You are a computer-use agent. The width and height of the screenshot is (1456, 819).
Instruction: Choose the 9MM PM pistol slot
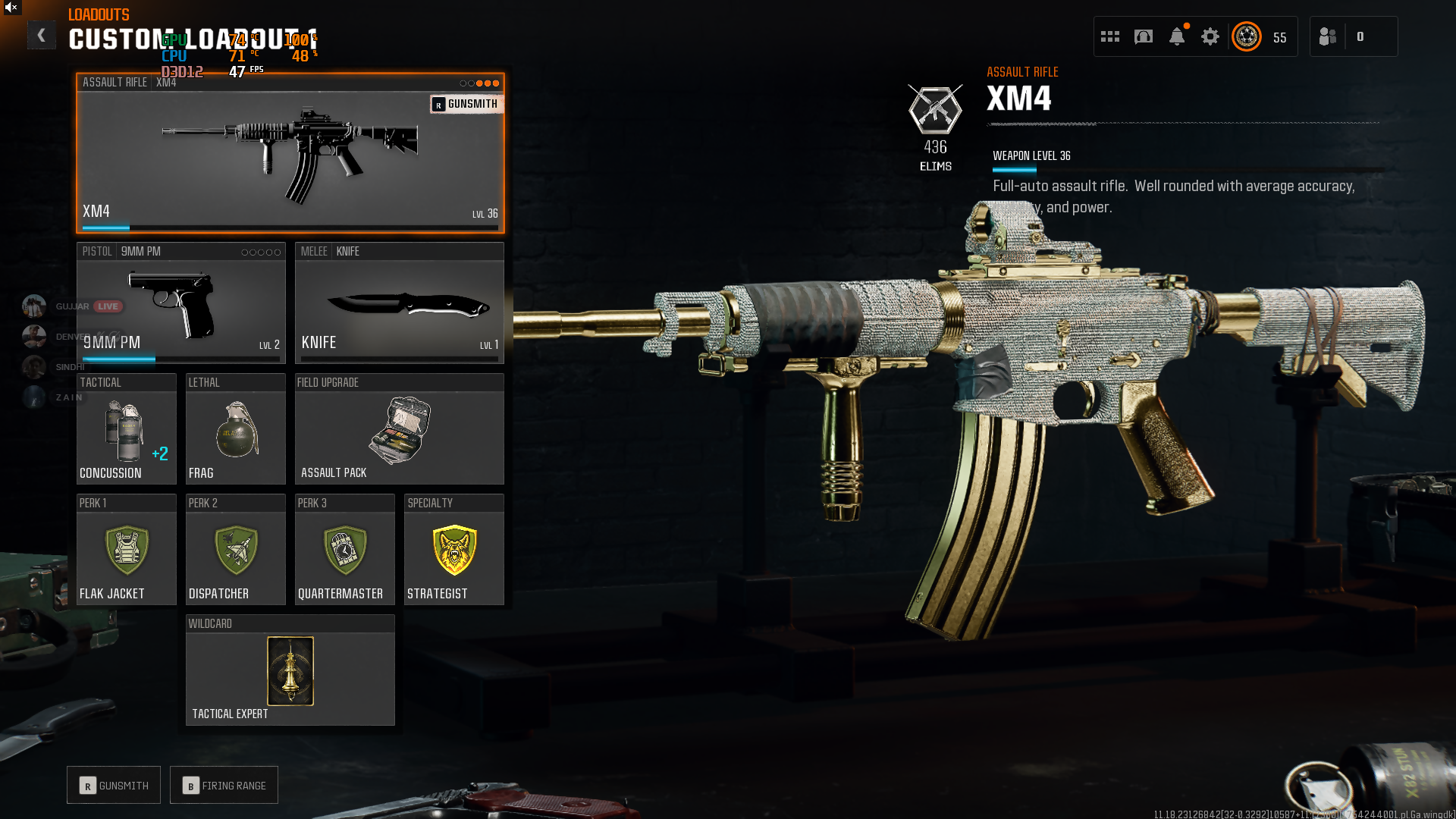point(180,303)
